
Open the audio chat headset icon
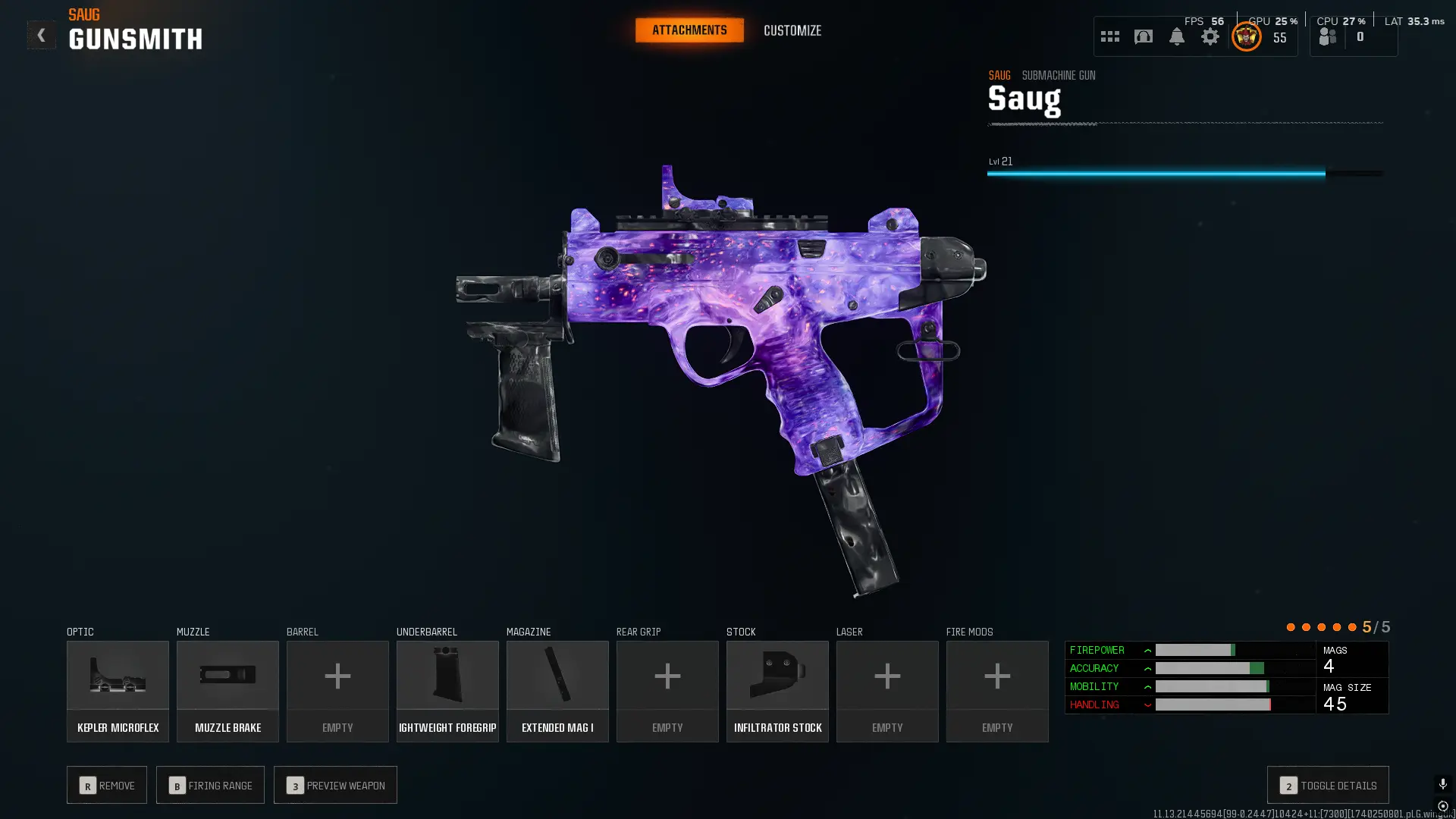[1144, 36]
